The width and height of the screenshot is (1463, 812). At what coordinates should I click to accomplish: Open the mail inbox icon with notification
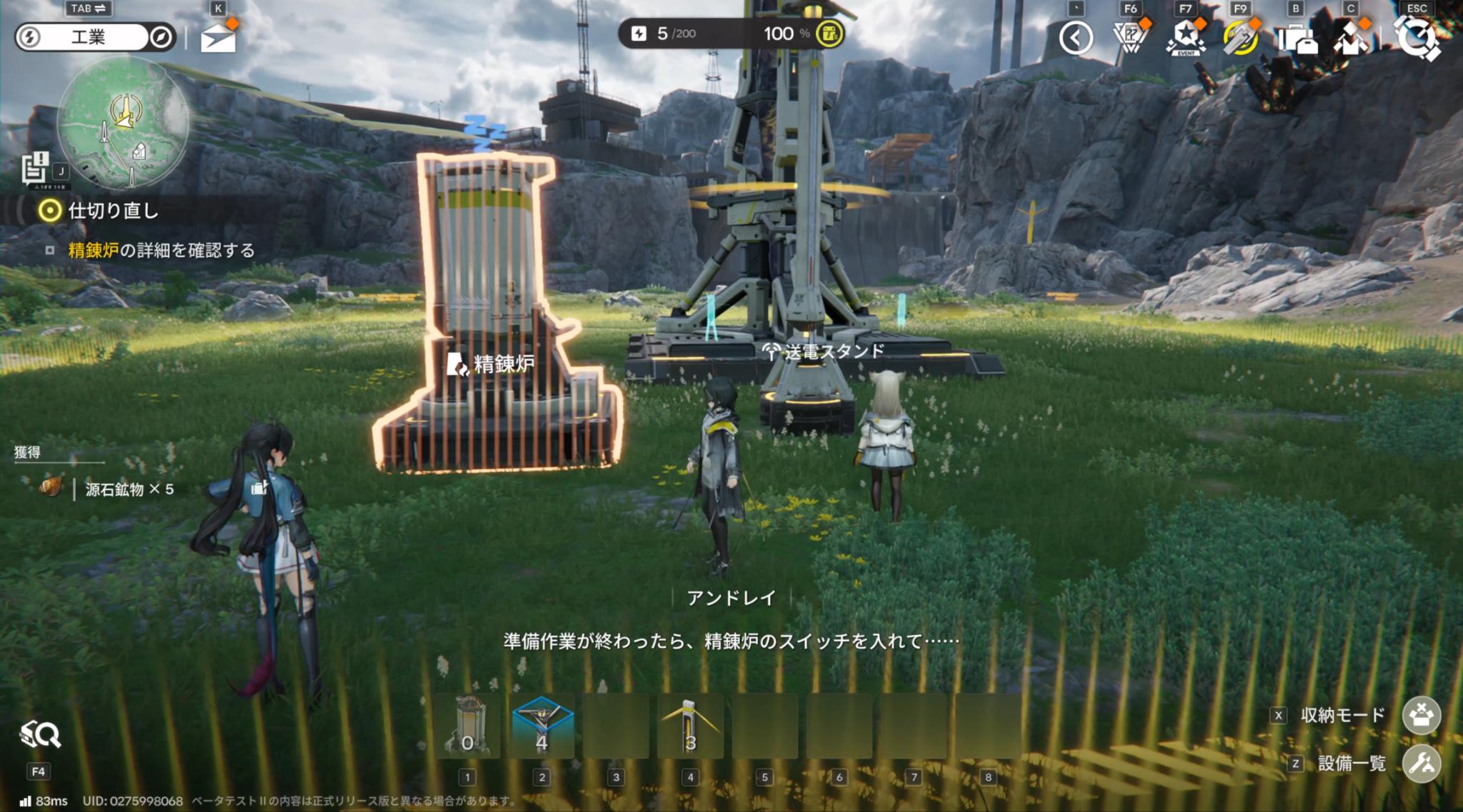220,37
